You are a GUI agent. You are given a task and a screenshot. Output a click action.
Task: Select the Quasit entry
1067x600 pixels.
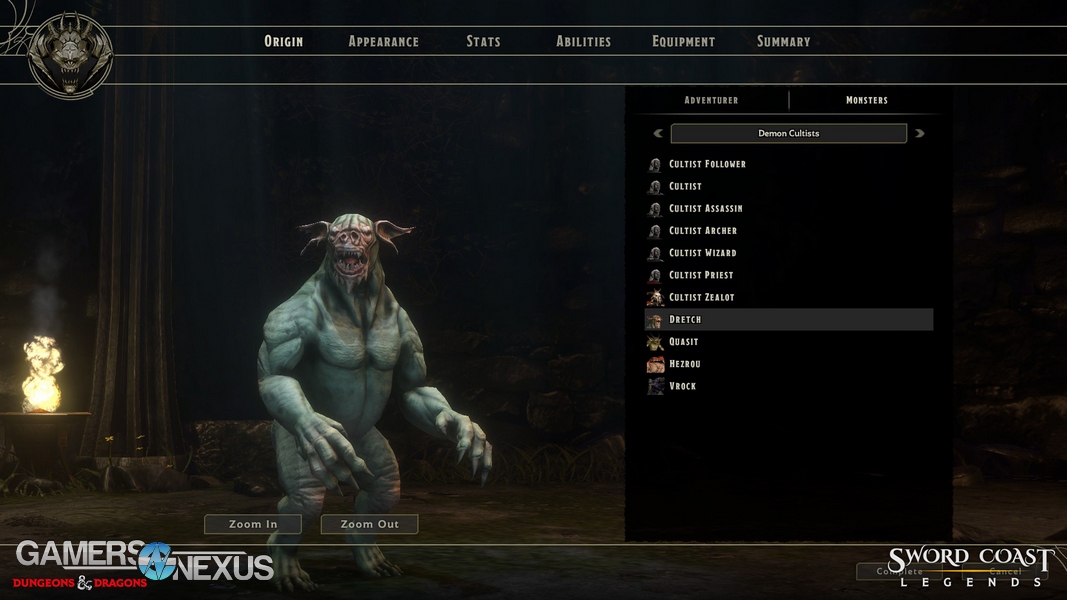[684, 342]
